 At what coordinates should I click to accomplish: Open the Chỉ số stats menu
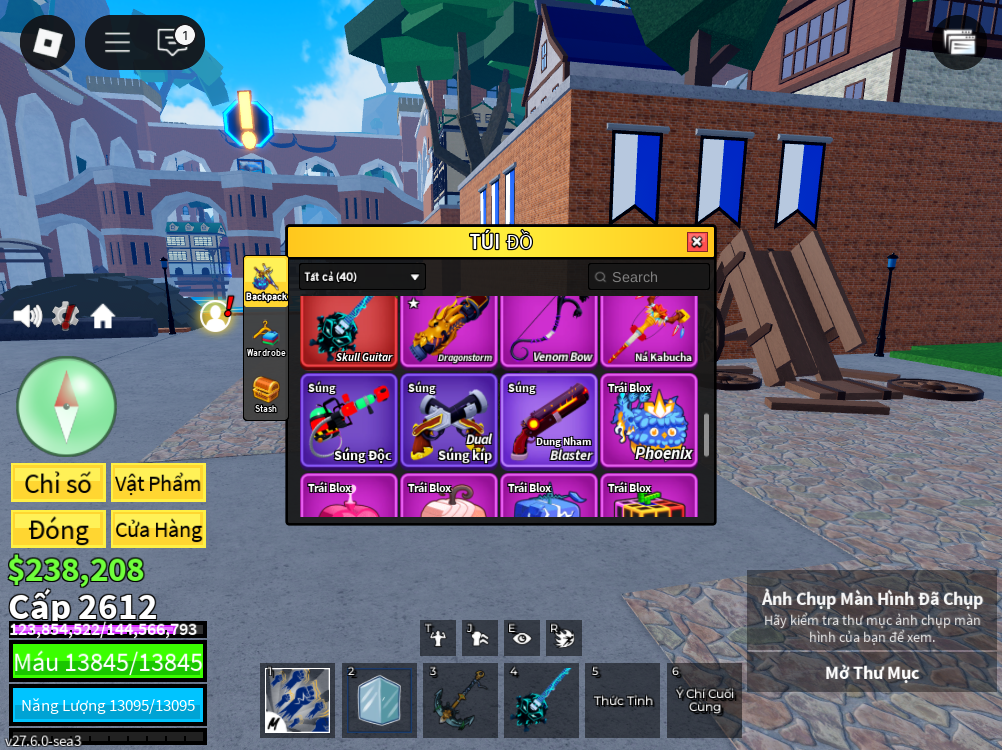coord(58,483)
